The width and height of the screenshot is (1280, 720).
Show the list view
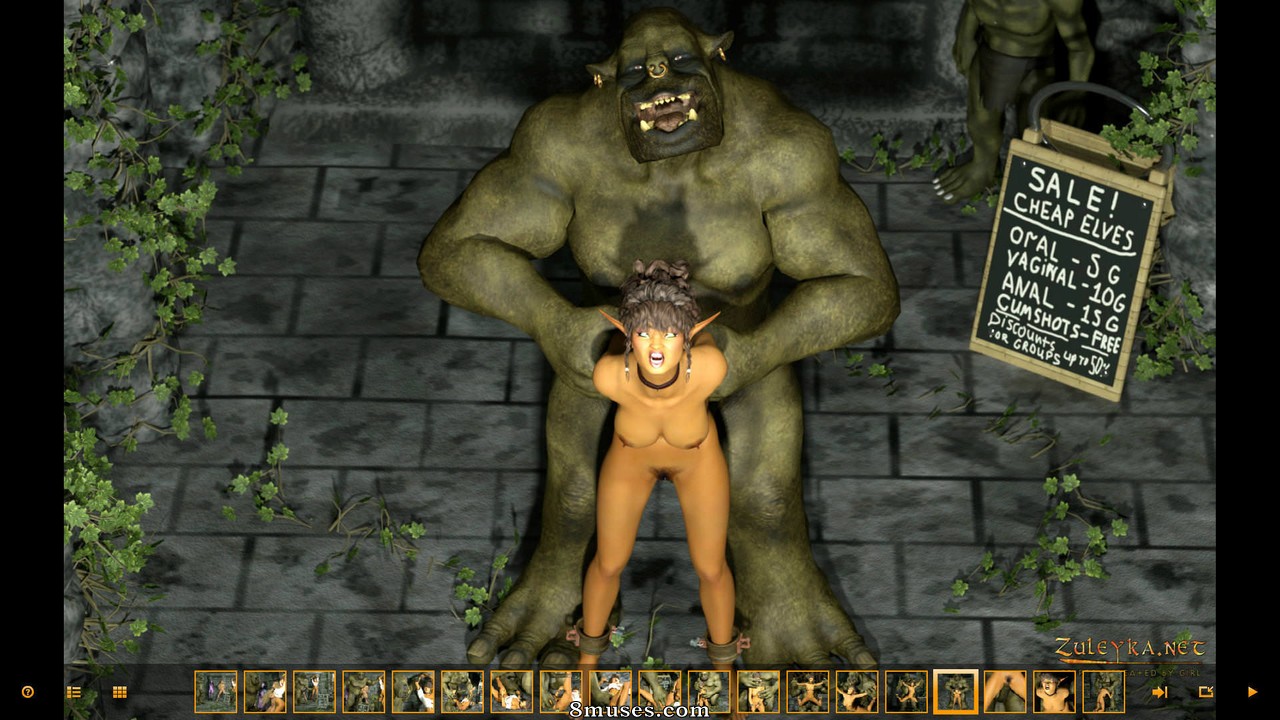pyautogui.click(x=73, y=692)
